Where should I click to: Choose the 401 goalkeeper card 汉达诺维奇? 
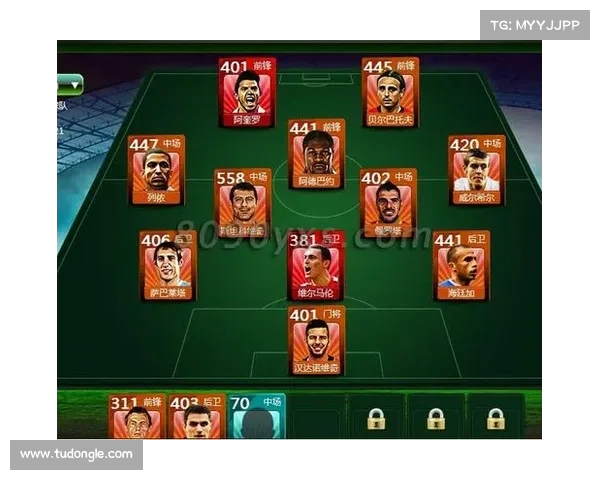click(316, 340)
